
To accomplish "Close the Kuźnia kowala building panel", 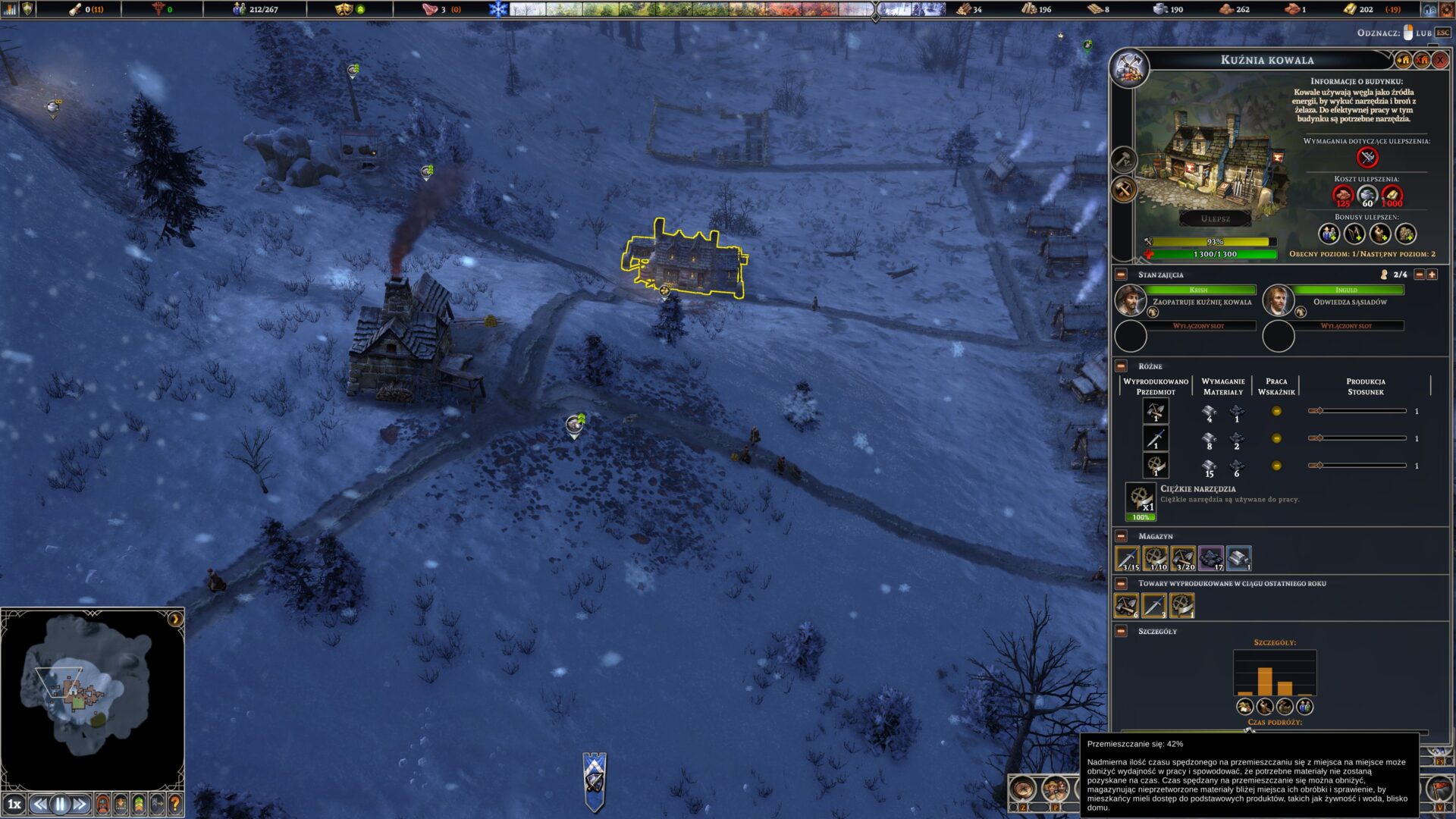I will [1440, 60].
